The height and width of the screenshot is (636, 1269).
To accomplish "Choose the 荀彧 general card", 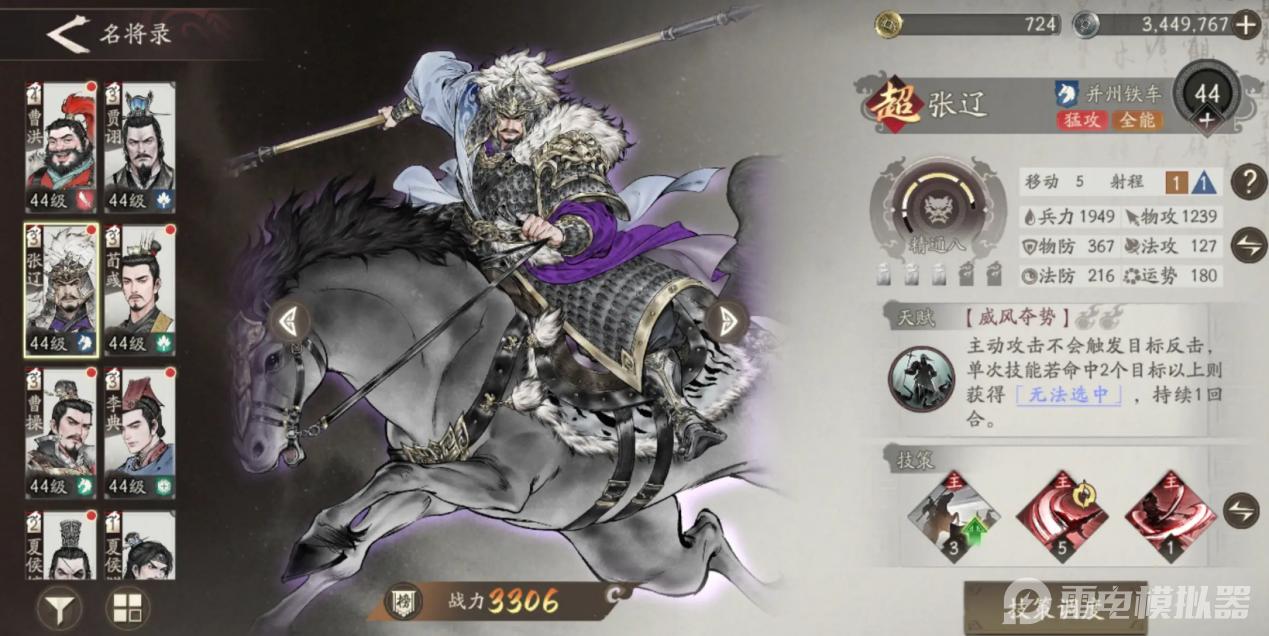I will click(x=139, y=290).
